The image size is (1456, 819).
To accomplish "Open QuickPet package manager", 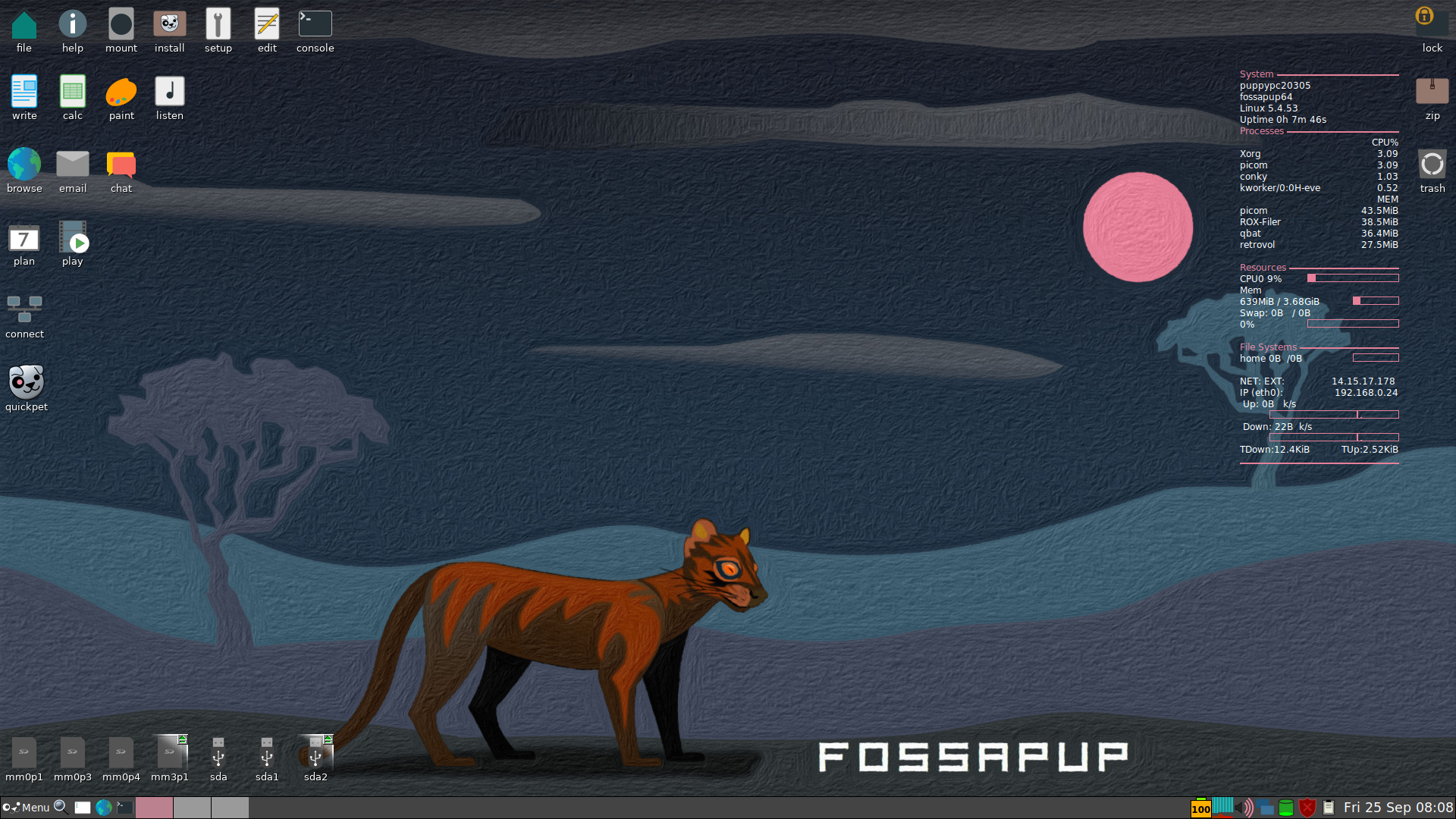I will 25,379.
